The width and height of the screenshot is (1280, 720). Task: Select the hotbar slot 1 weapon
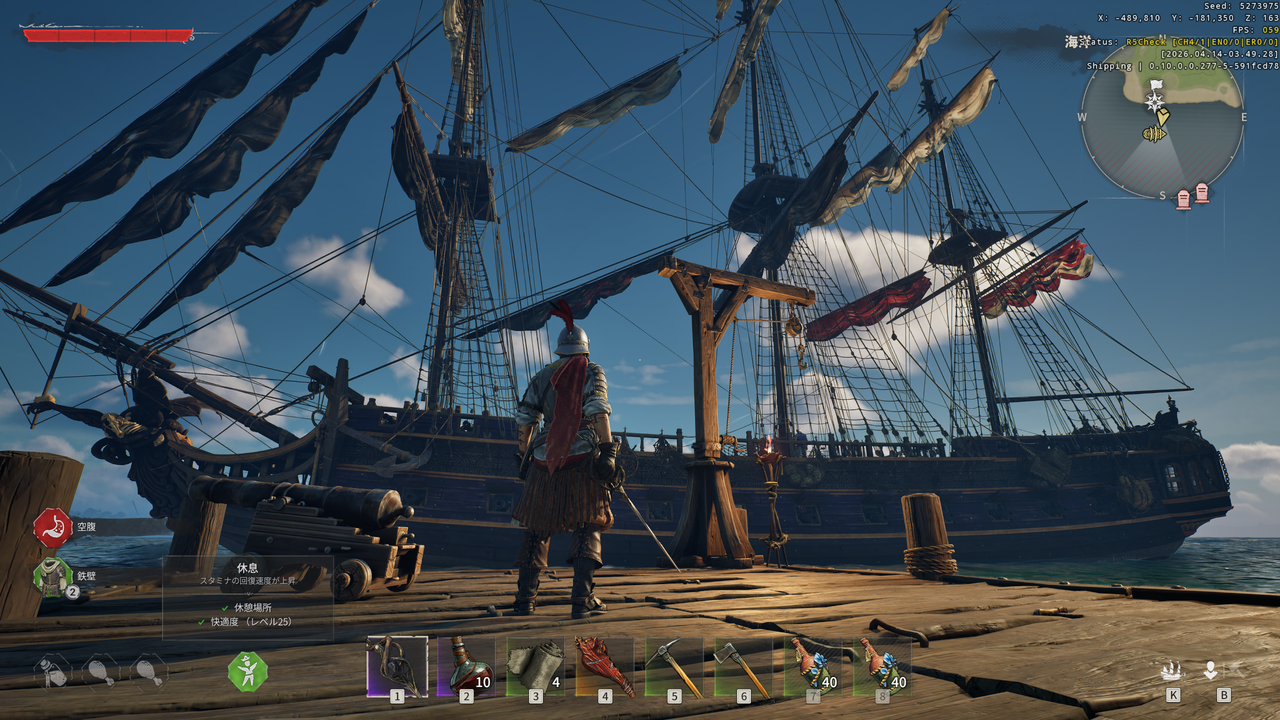pos(397,666)
